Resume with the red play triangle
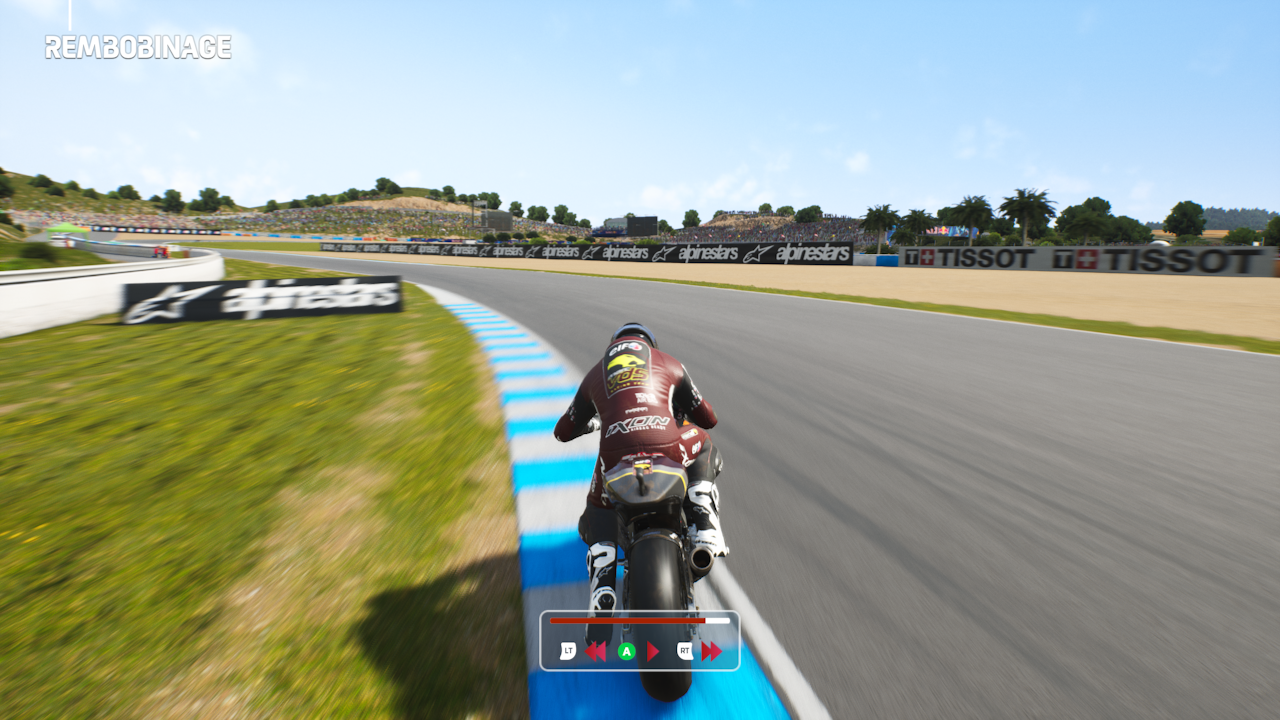 653,652
